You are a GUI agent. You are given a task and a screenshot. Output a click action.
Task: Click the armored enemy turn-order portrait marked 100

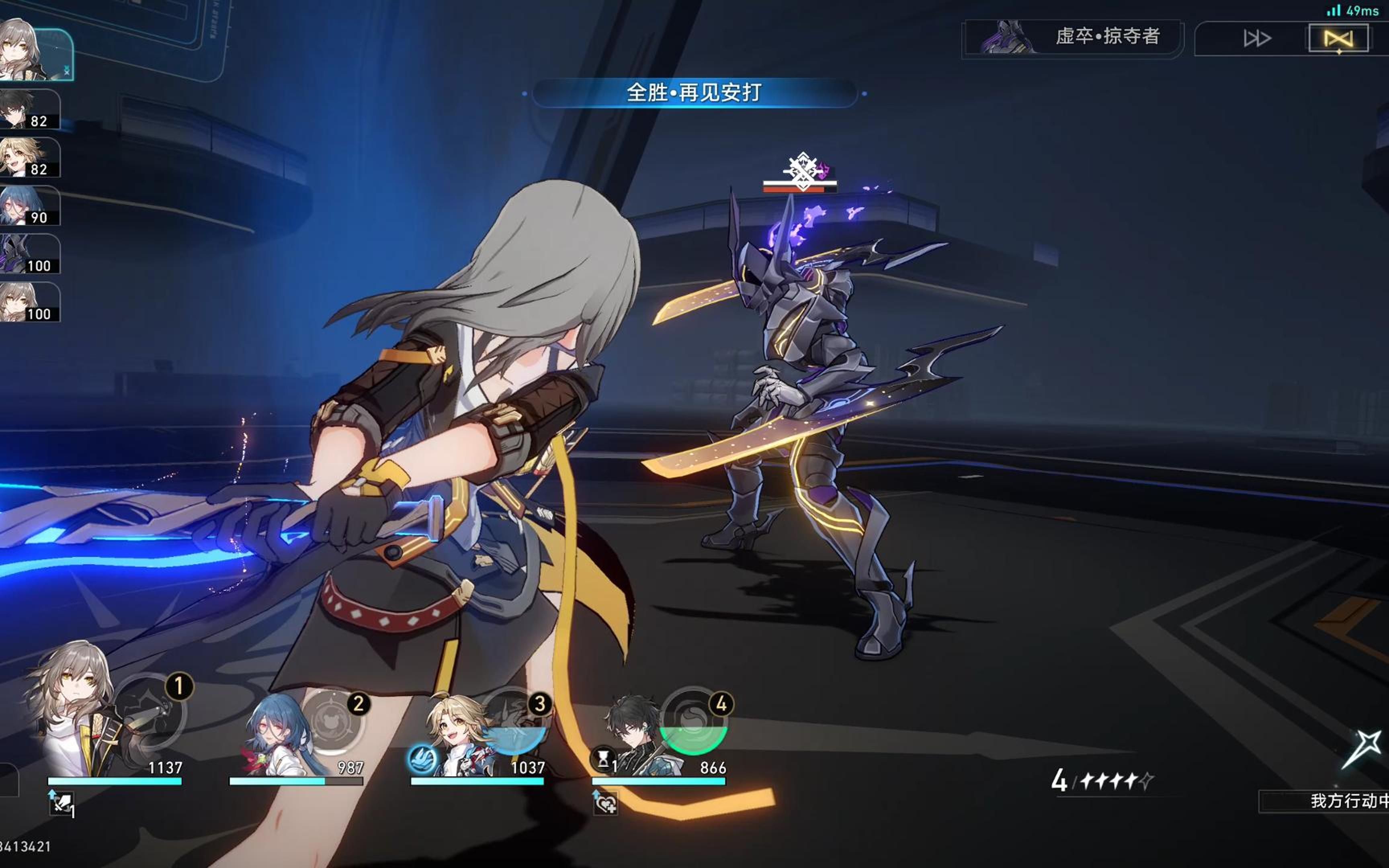(x=29, y=254)
